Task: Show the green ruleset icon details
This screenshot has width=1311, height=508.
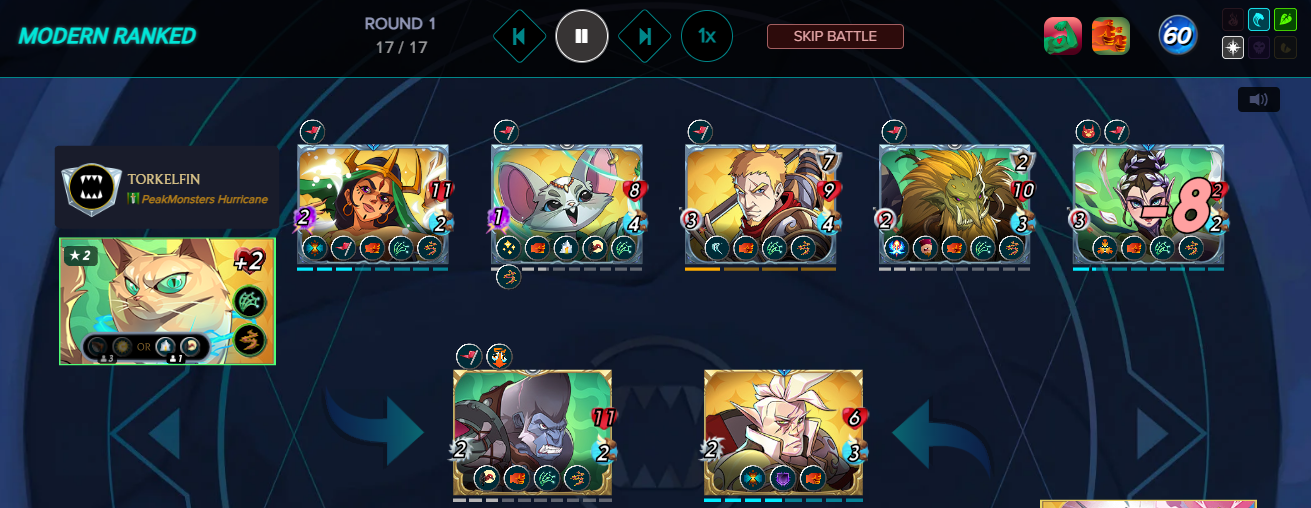Action: point(1063,37)
